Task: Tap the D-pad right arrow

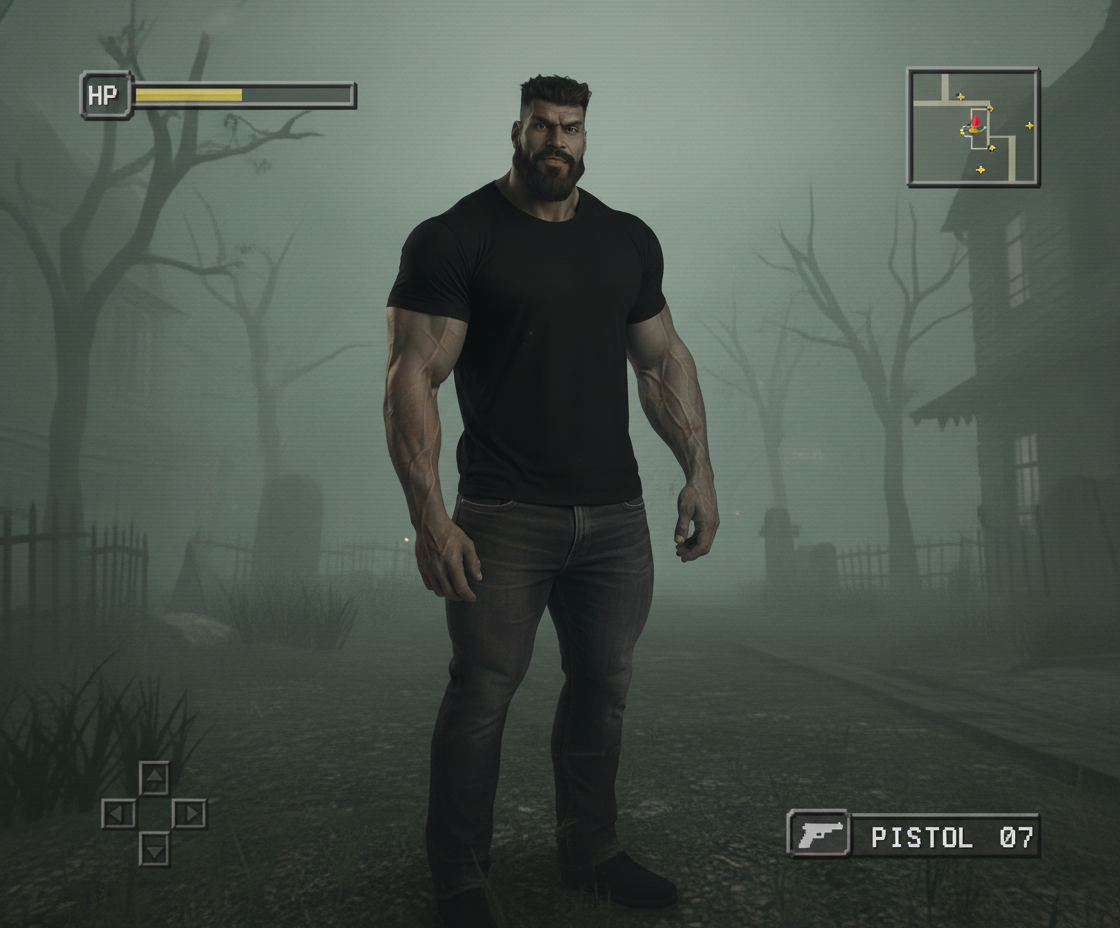Action: coord(189,813)
